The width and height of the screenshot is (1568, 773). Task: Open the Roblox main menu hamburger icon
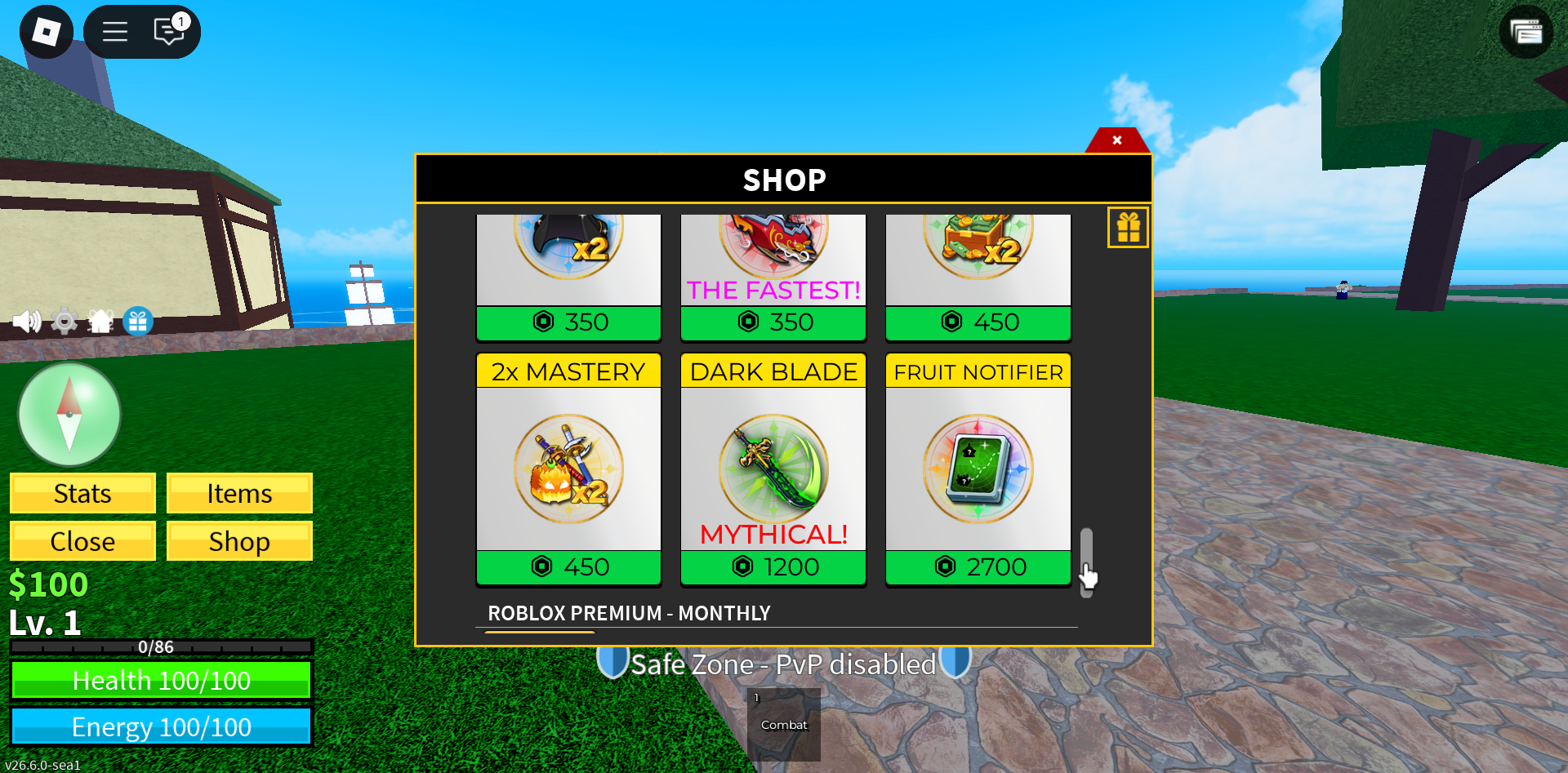point(114,31)
